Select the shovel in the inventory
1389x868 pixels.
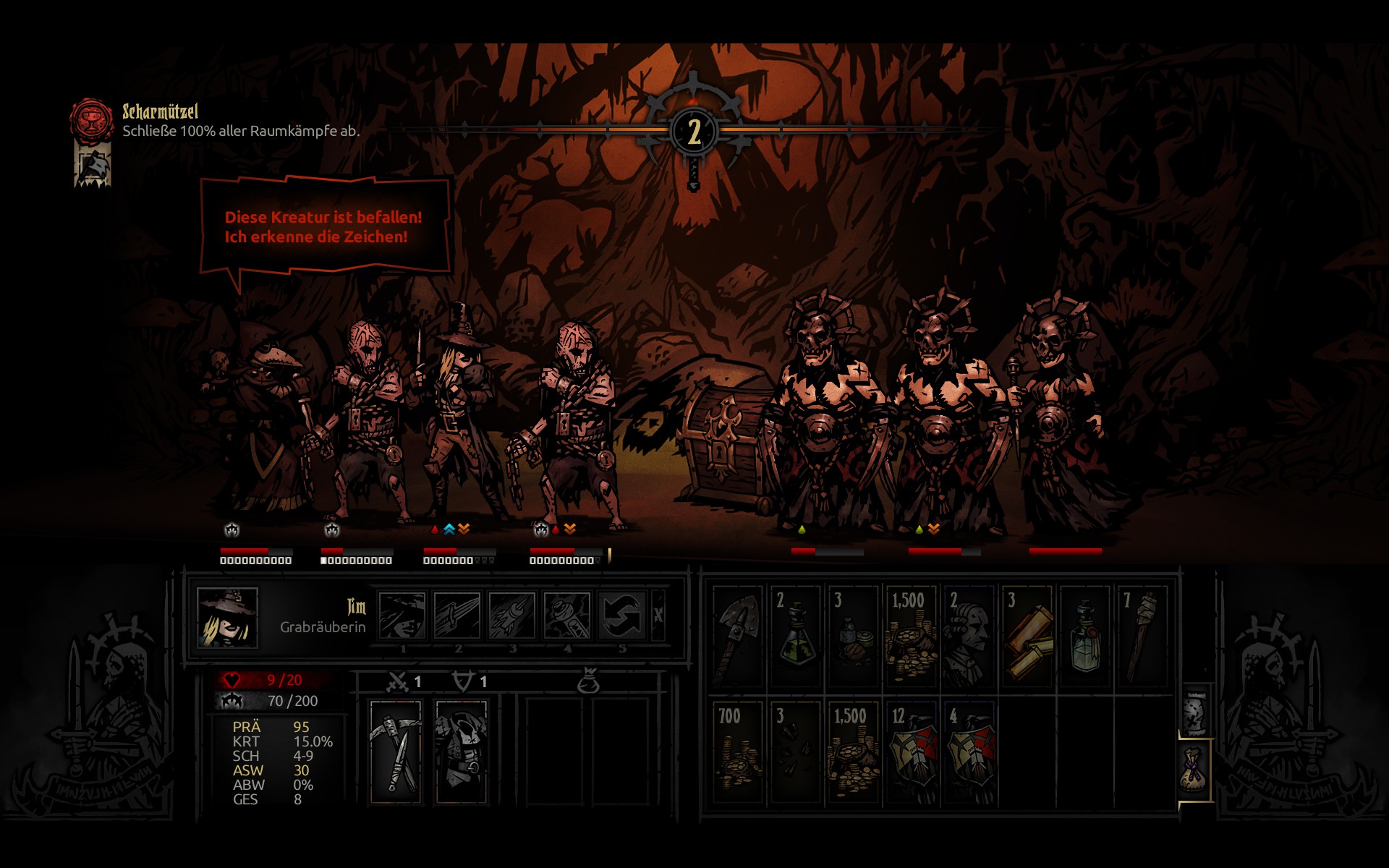(x=738, y=635)
